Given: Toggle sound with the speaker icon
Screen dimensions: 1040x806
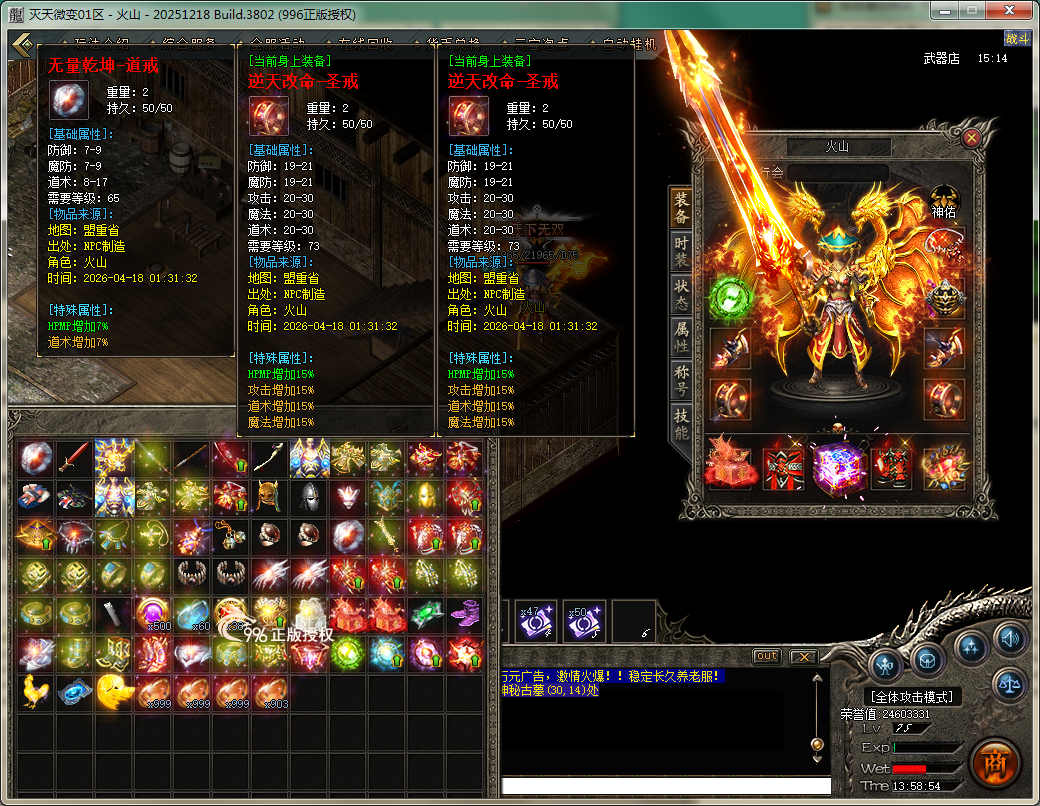Looking at the screenshot, I should [x=1011, y=637].
